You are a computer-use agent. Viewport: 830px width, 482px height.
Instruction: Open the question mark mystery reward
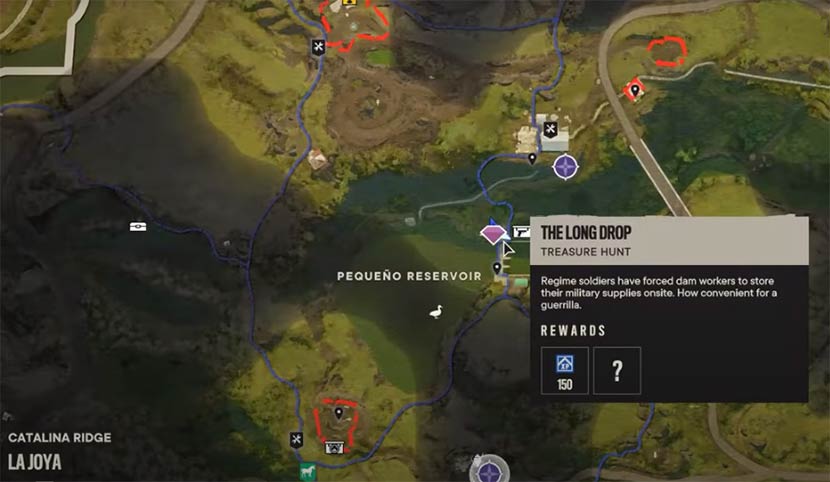617,370
